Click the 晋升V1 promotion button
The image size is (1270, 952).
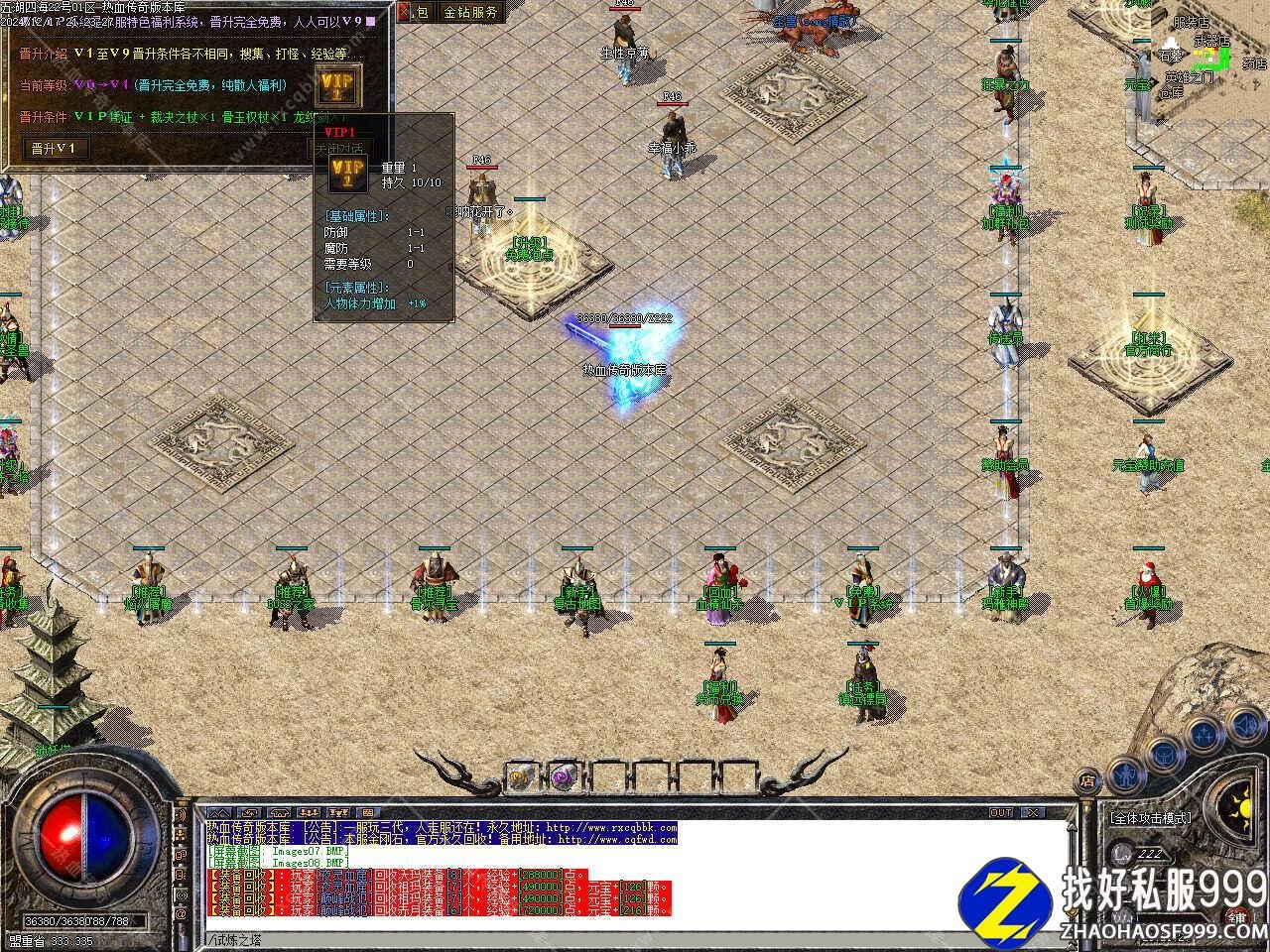57,149
